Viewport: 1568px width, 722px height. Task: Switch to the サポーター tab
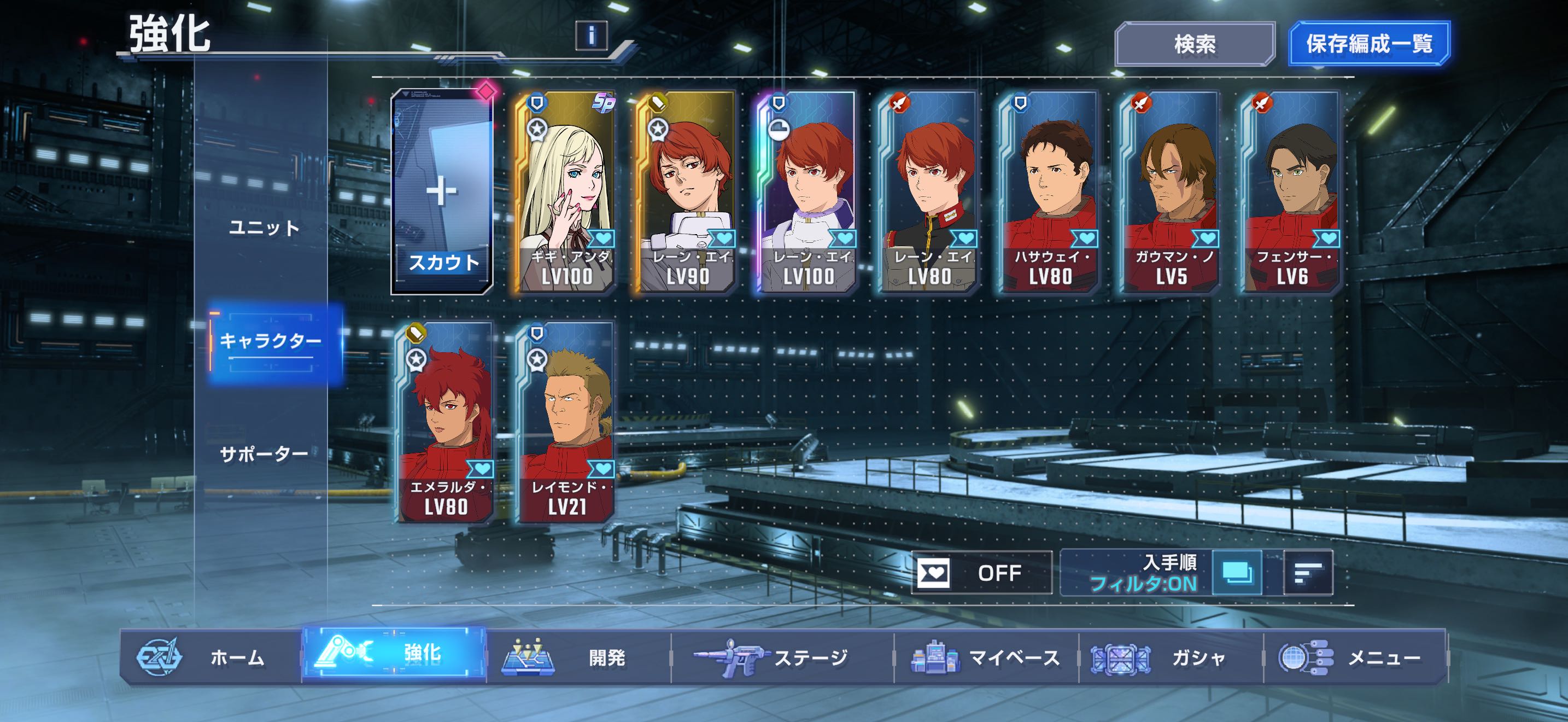[x=264, y=454]
